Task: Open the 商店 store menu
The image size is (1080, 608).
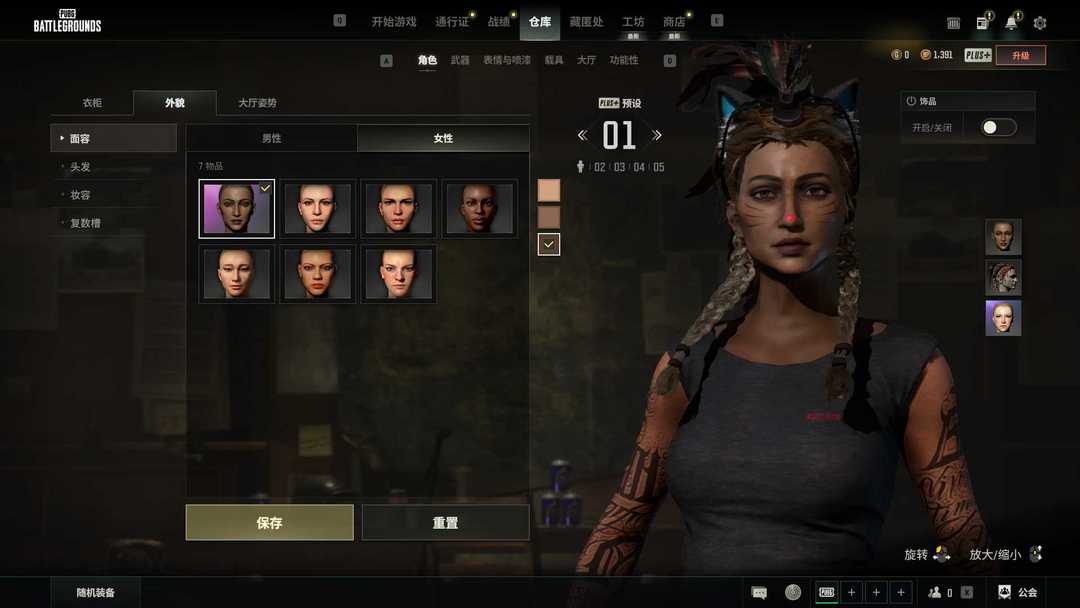Action: pos(674,21)
